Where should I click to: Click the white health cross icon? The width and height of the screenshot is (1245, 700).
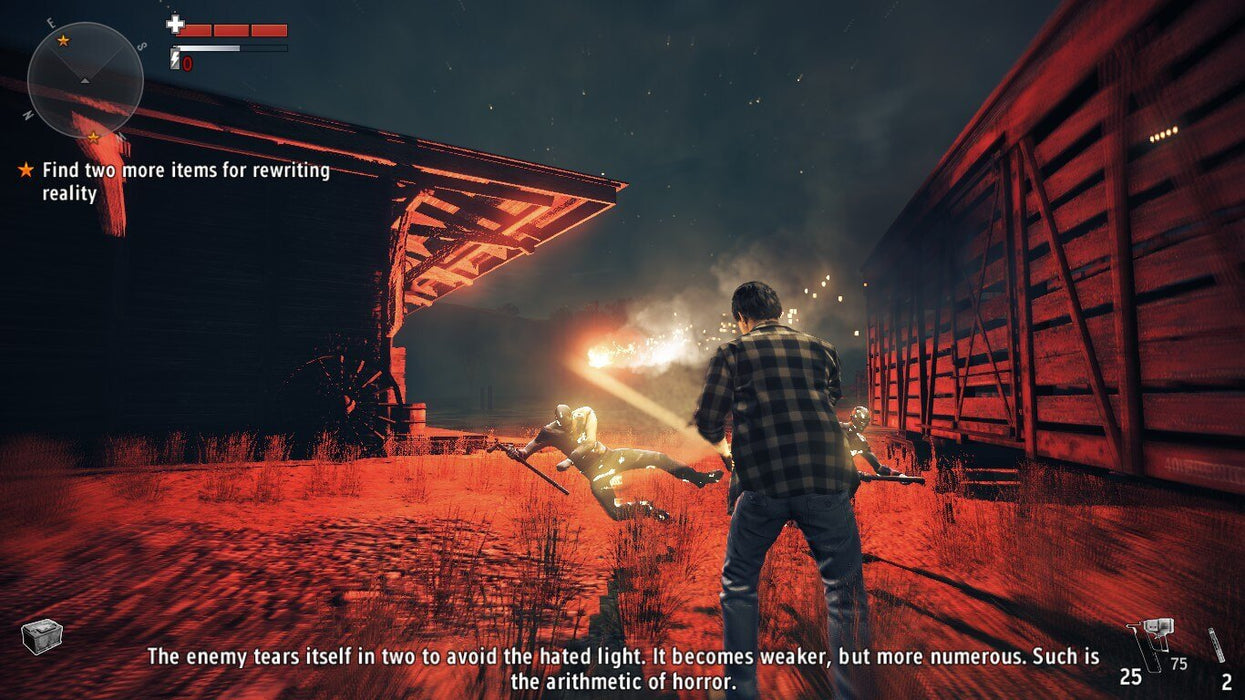(176, 24)
